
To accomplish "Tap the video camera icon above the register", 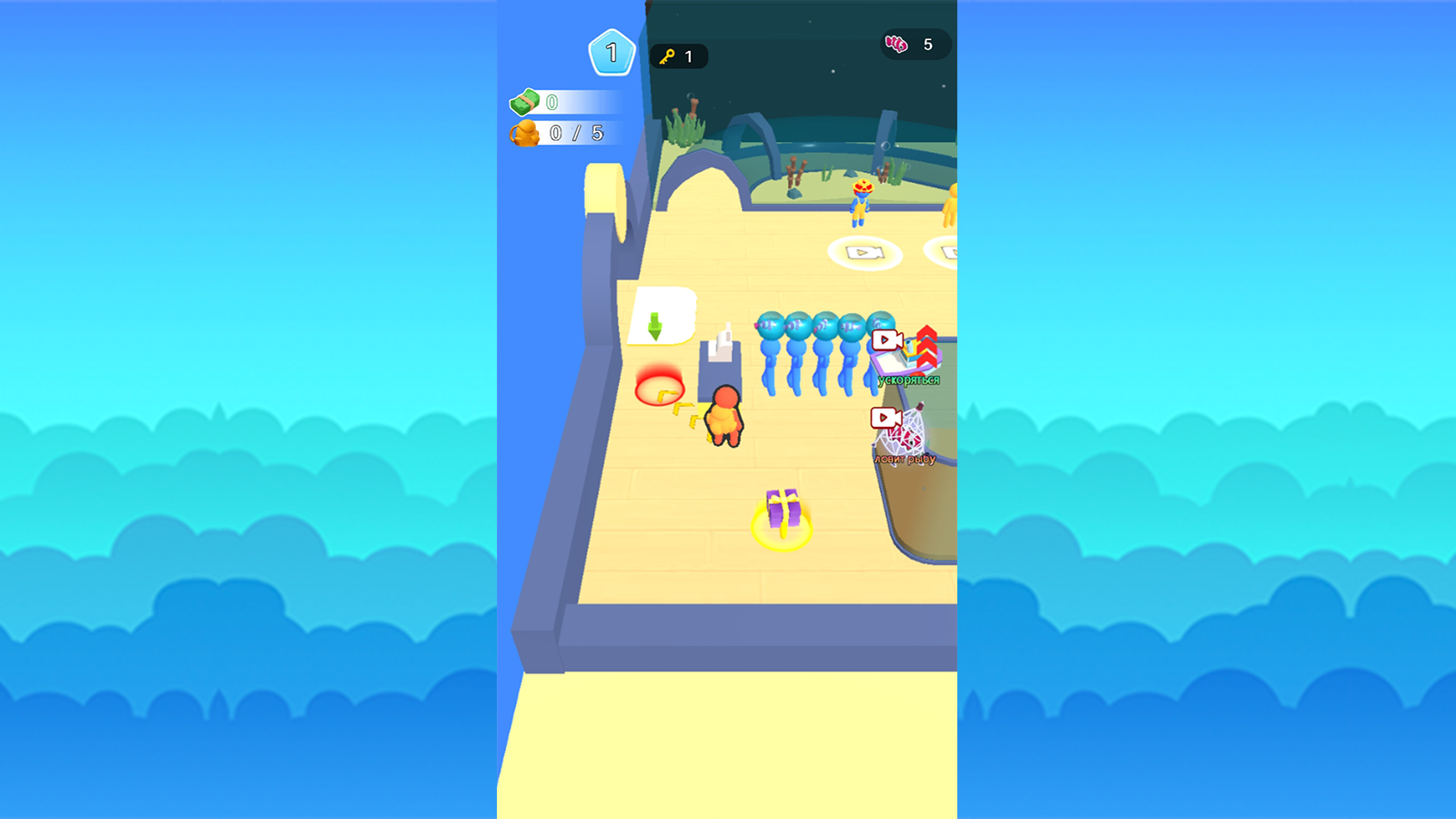I will 887,340.
